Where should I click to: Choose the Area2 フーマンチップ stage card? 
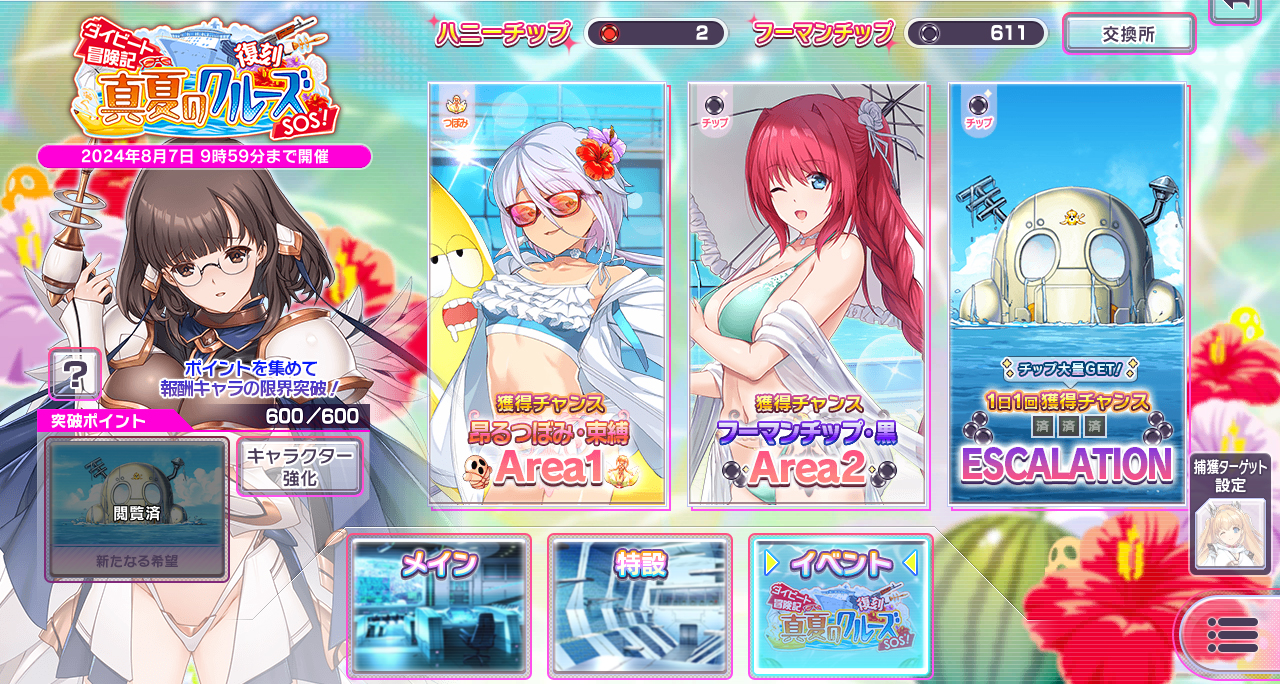(x=807, y=292)
